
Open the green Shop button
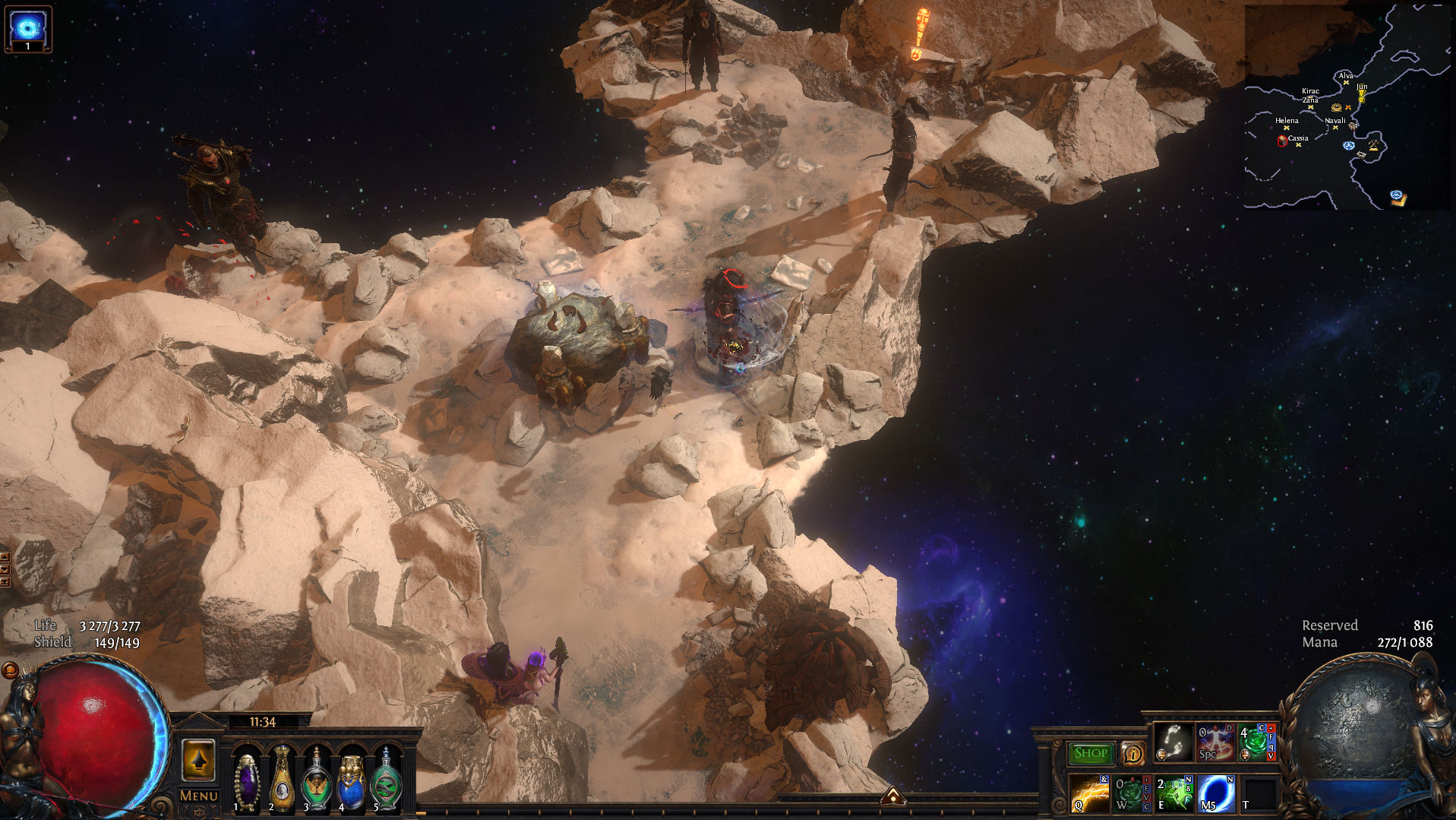click(x=1091, y=753)
